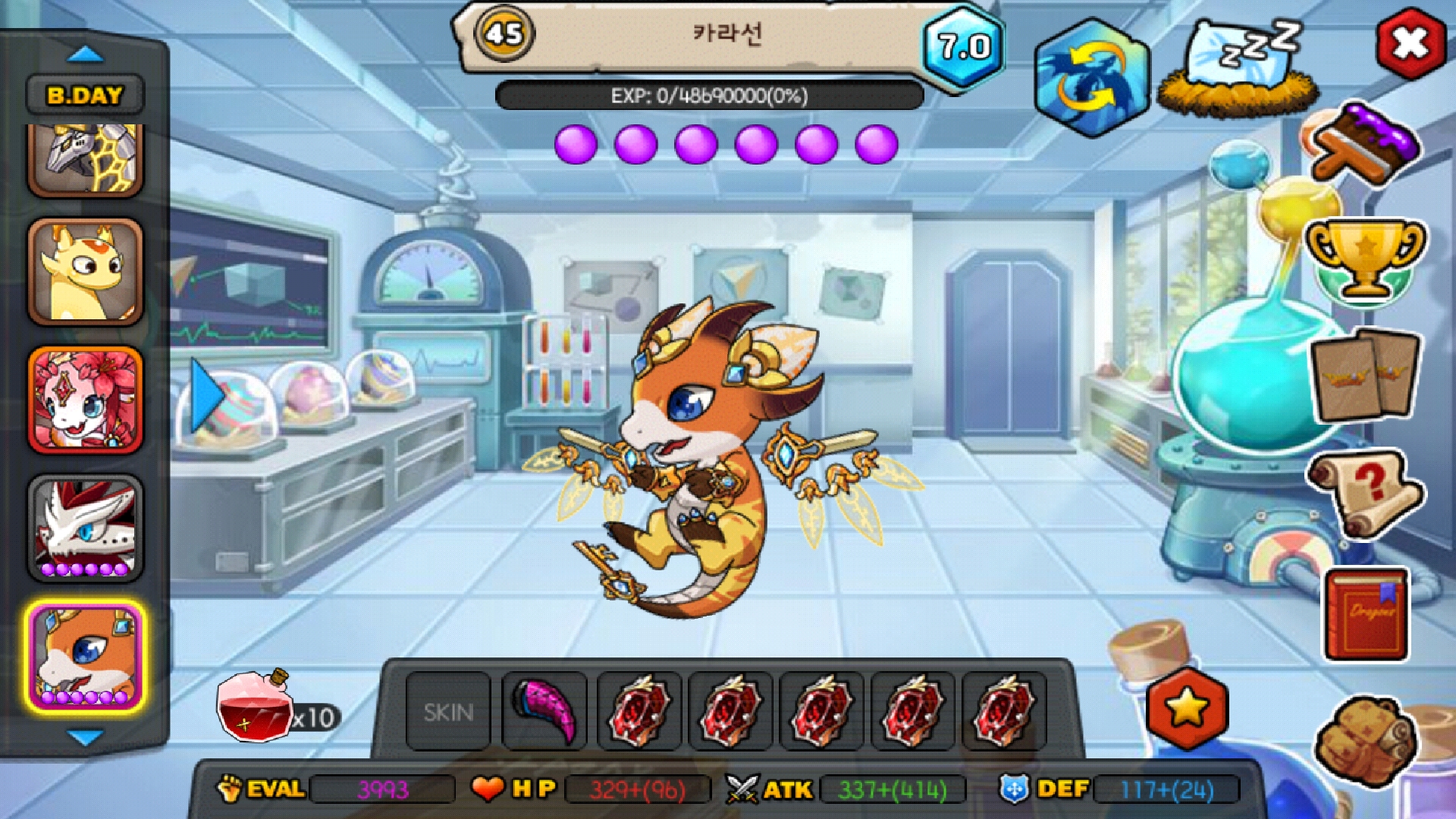The height and width of the screenshot is (819, 1456).
Task: Close the dragon detail screen
Action: click(x=1409, y=43)
